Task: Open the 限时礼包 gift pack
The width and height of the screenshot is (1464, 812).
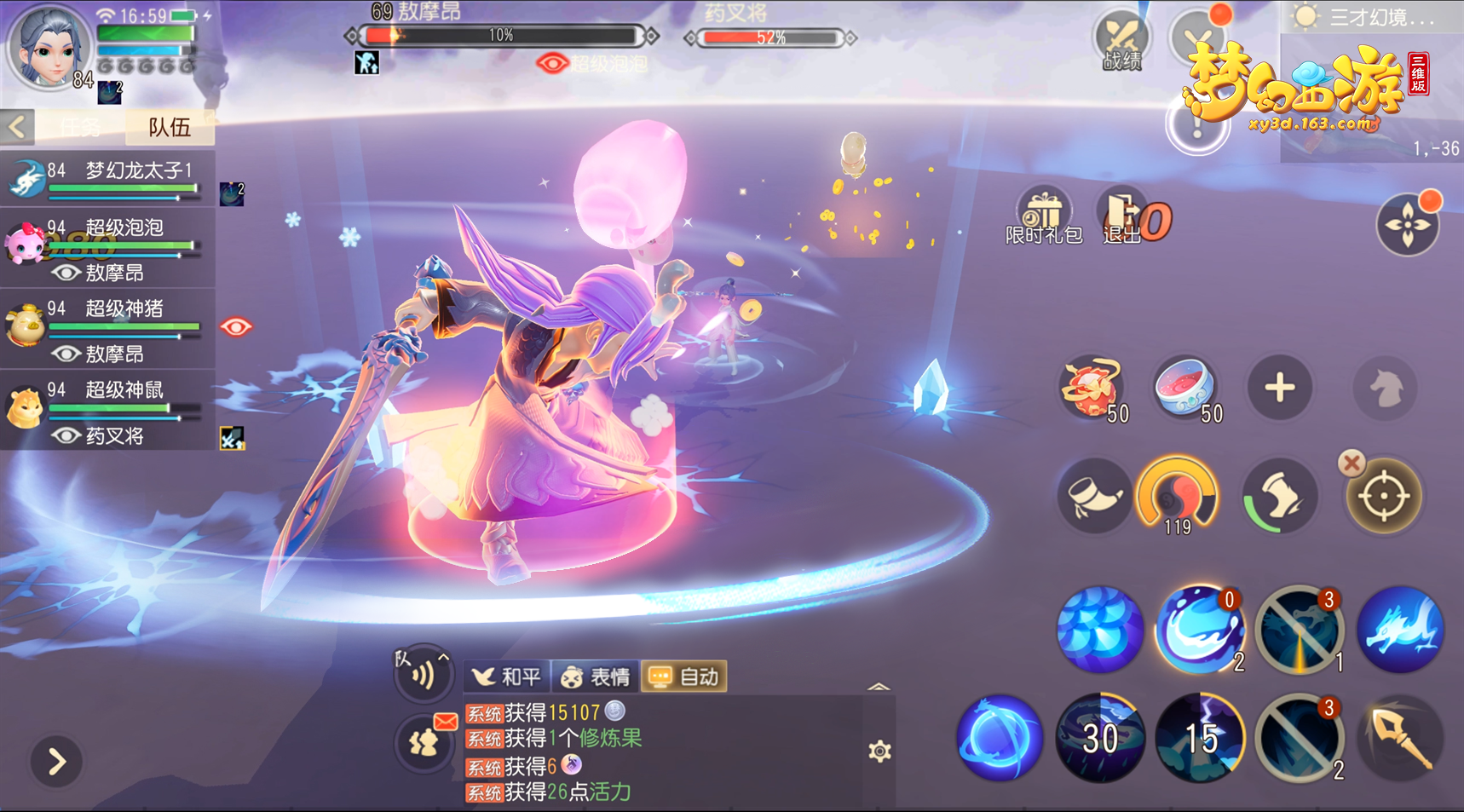Action: (1043, 216)
